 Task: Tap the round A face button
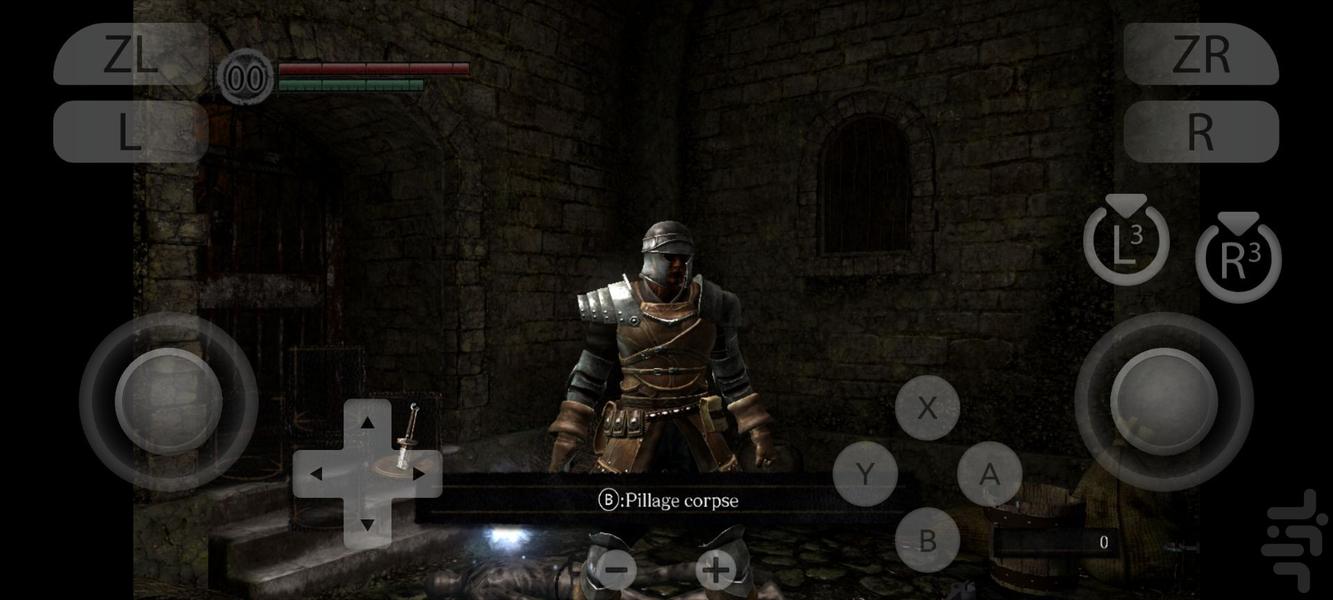pos(989,474)
